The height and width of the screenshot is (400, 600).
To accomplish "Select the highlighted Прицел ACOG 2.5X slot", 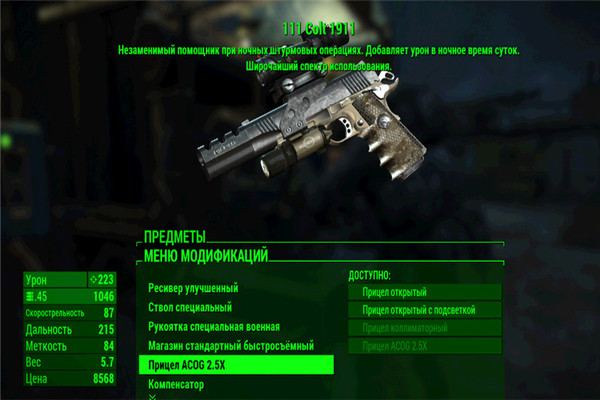I will [235, 365].
